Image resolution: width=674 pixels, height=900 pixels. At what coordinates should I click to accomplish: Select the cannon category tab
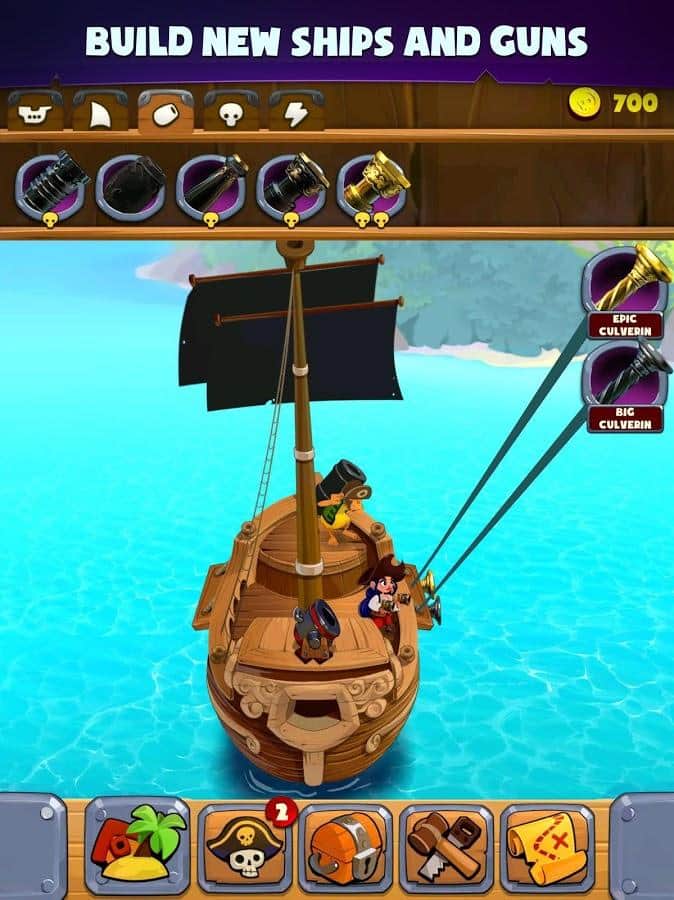coord(165,113)
